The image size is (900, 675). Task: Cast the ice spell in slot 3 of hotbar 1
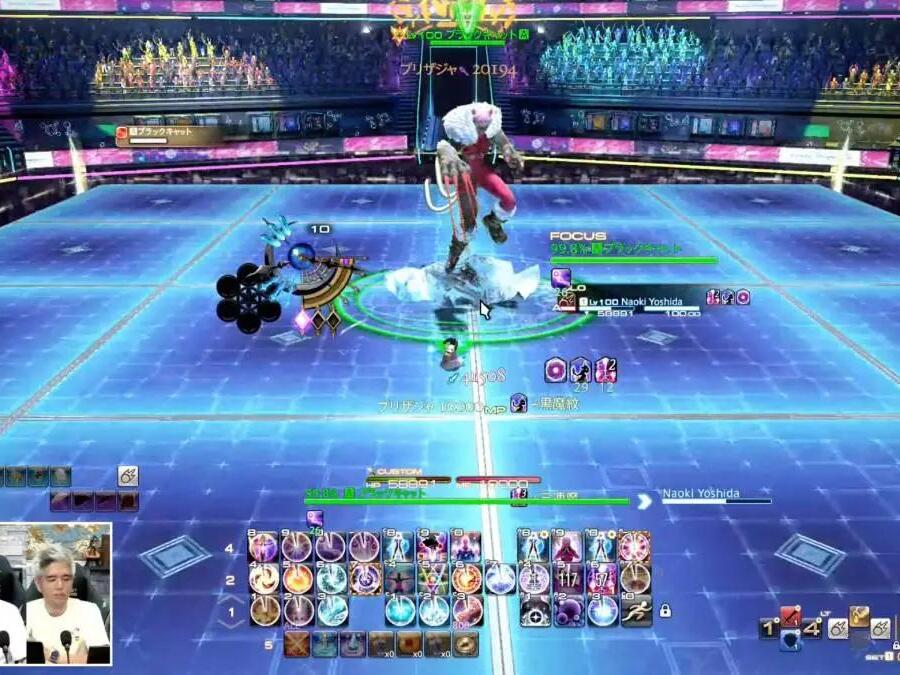[x=332, y=610]
